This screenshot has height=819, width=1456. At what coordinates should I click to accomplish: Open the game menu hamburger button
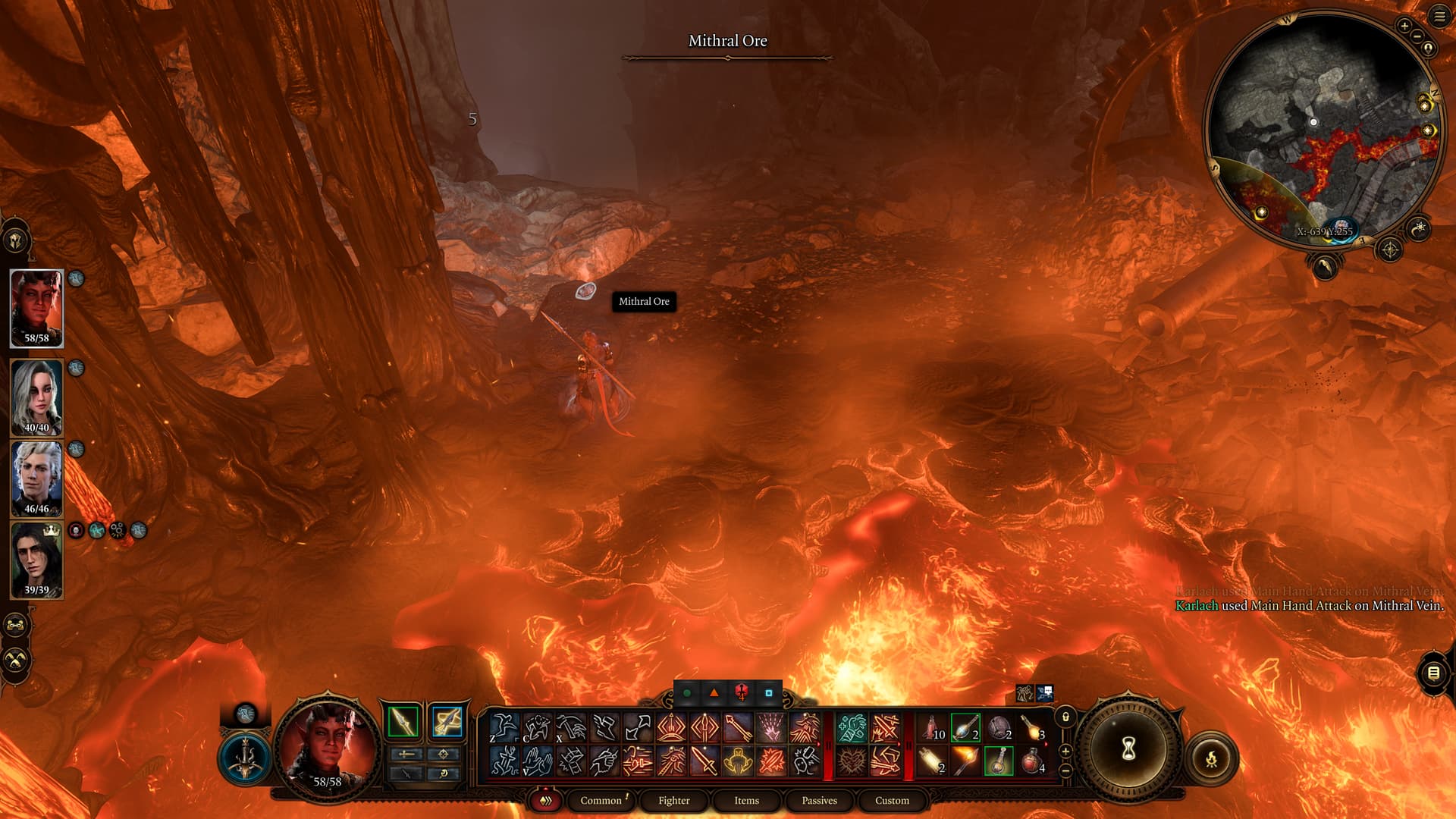click(x=1439, y=17)
